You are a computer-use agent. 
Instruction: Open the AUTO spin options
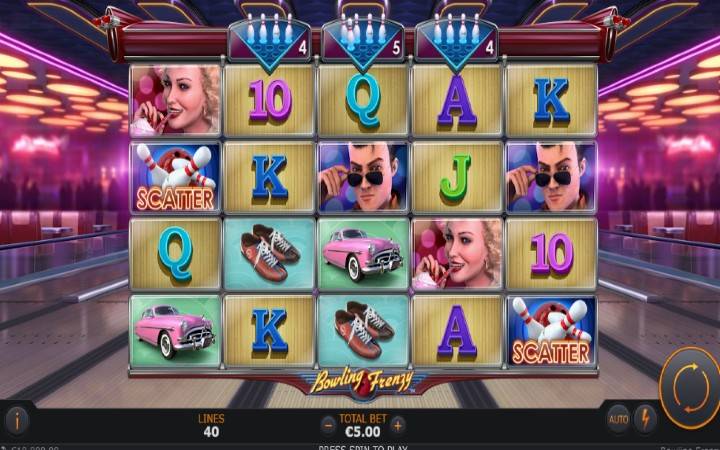click(x=618, y=420)
